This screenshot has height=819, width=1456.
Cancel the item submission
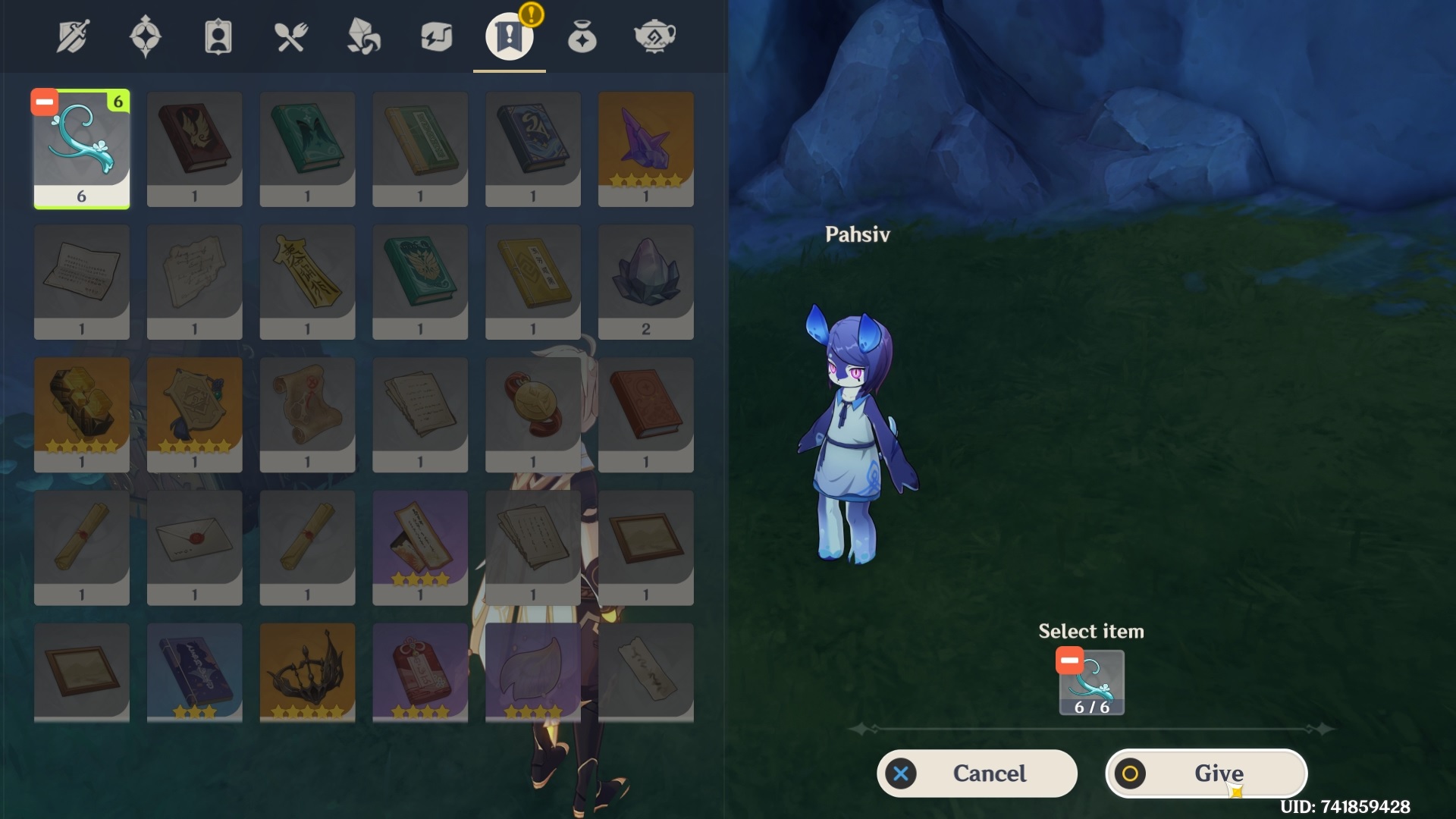pos(977,773)
